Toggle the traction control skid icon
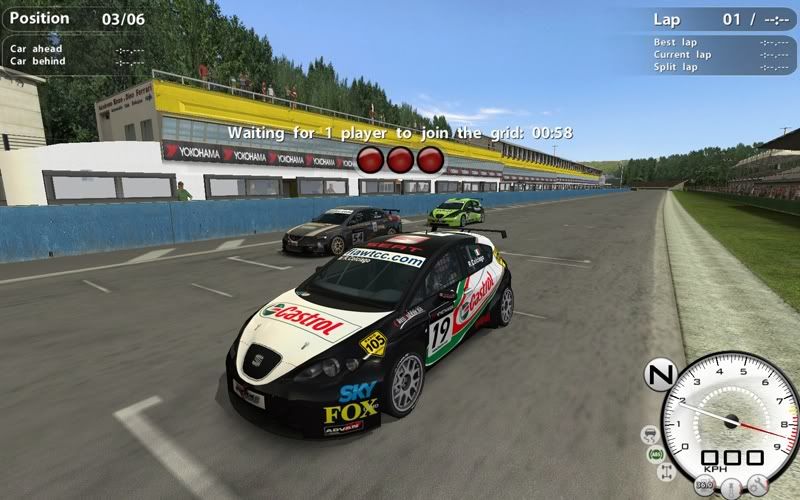The image size is (800, 500). pos(650,435)
